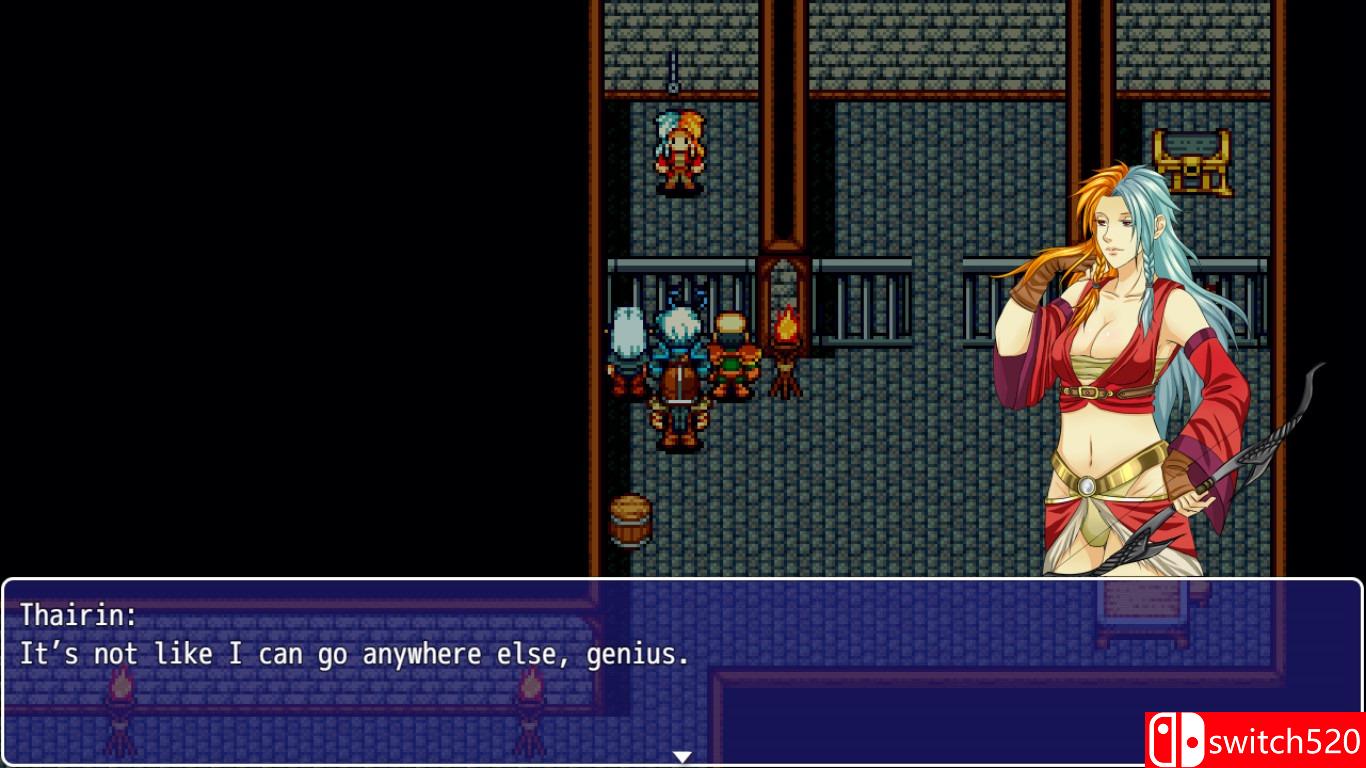
Task: Advance dialogue with the continue arrow
Action: click(x=684, y=757)
